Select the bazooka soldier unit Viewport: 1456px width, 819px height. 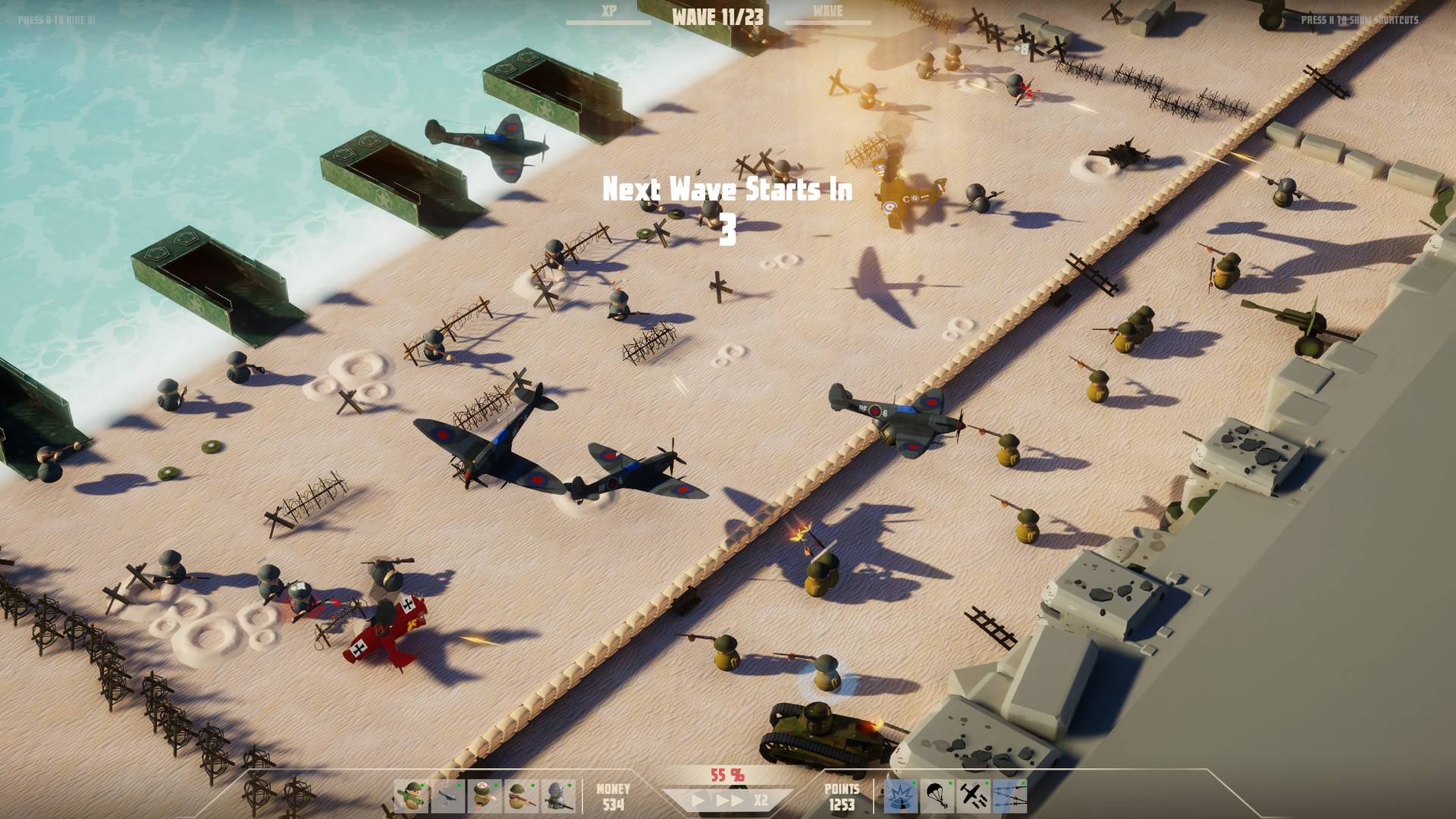(411, 797)
